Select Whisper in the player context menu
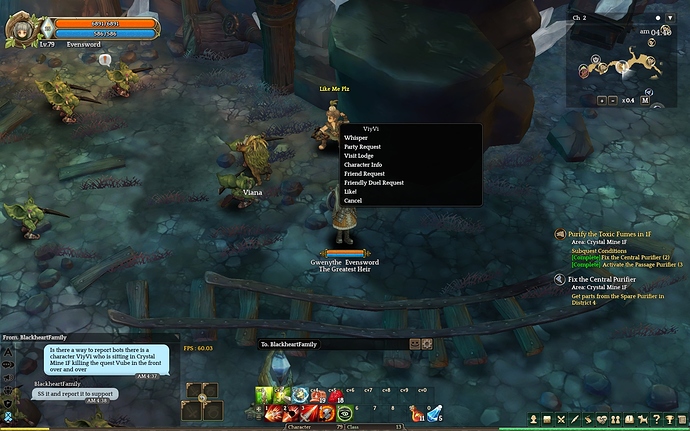Screen dimensions: 690x431 [356, 138]
